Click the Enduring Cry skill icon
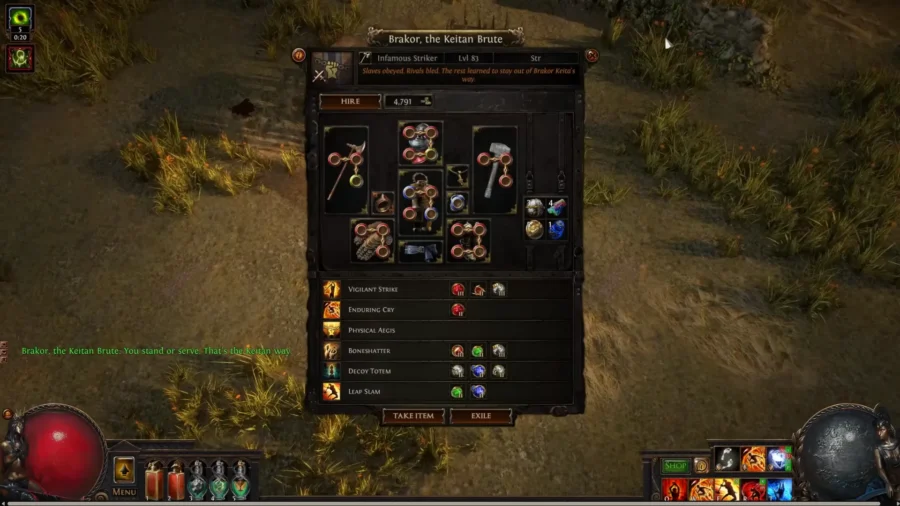 [x=332, y=310]
